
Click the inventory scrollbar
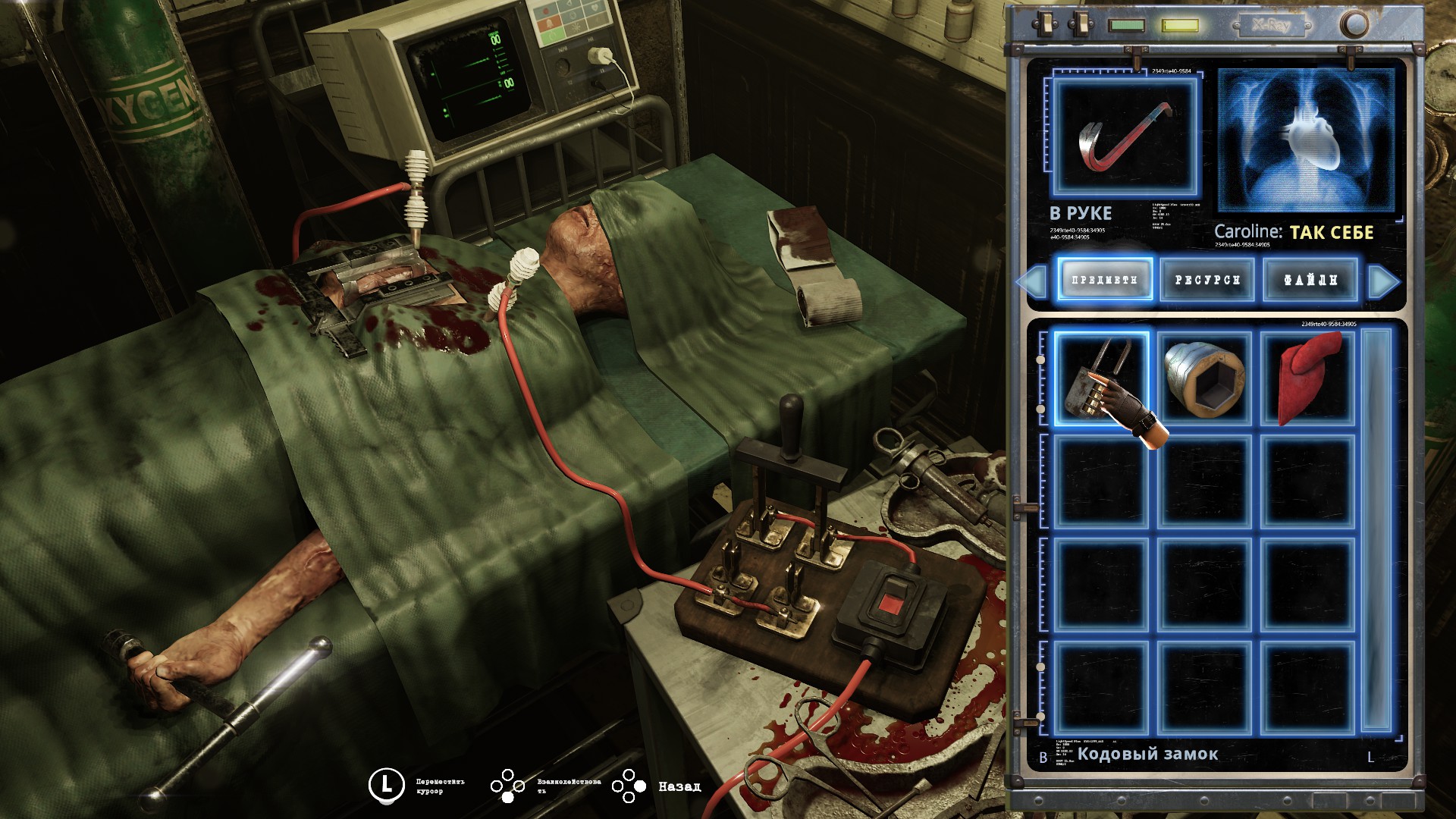click(1376, 531)
